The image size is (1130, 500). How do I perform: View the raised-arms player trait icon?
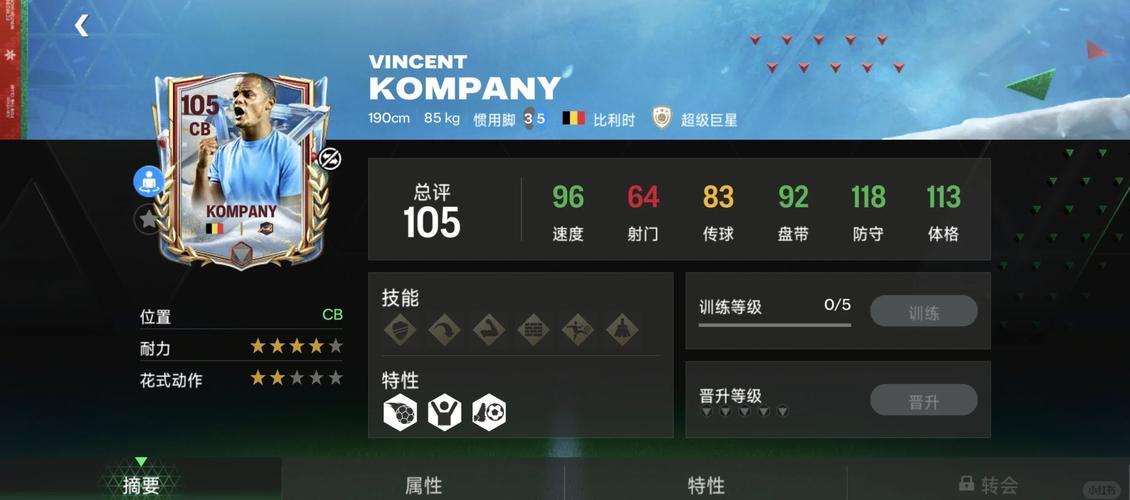[445, 412]
